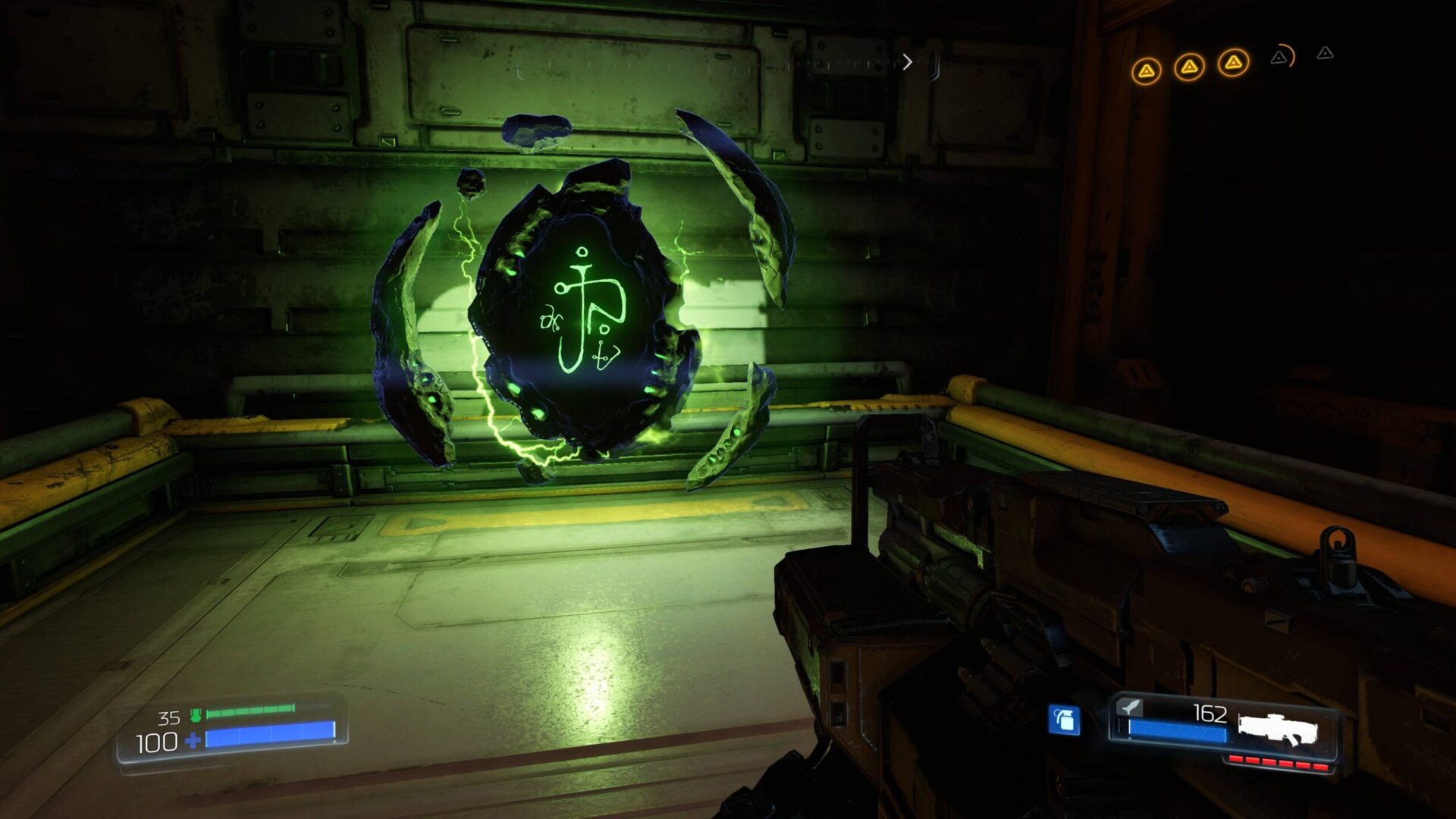Click the empty grey triangle token without ring
Image resolution: width=1456 pixels, height=819 pixels.
1325,53
